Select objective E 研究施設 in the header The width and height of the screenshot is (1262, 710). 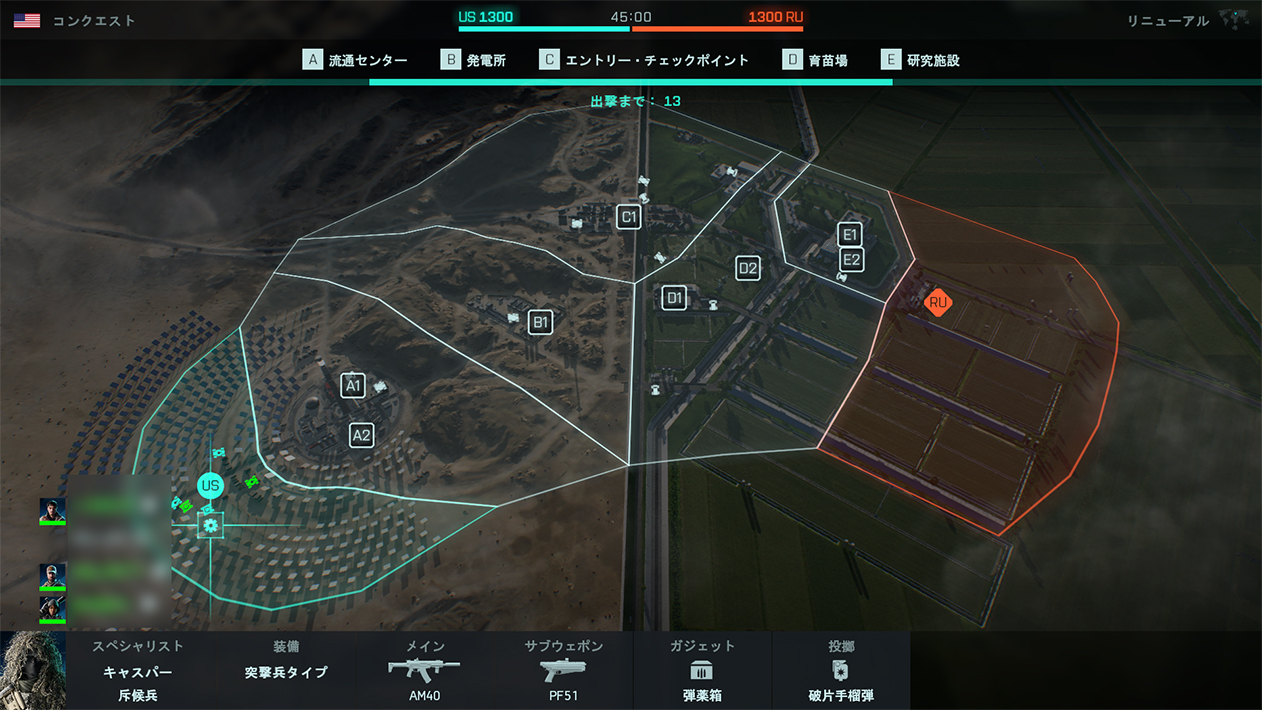(921, 60)
